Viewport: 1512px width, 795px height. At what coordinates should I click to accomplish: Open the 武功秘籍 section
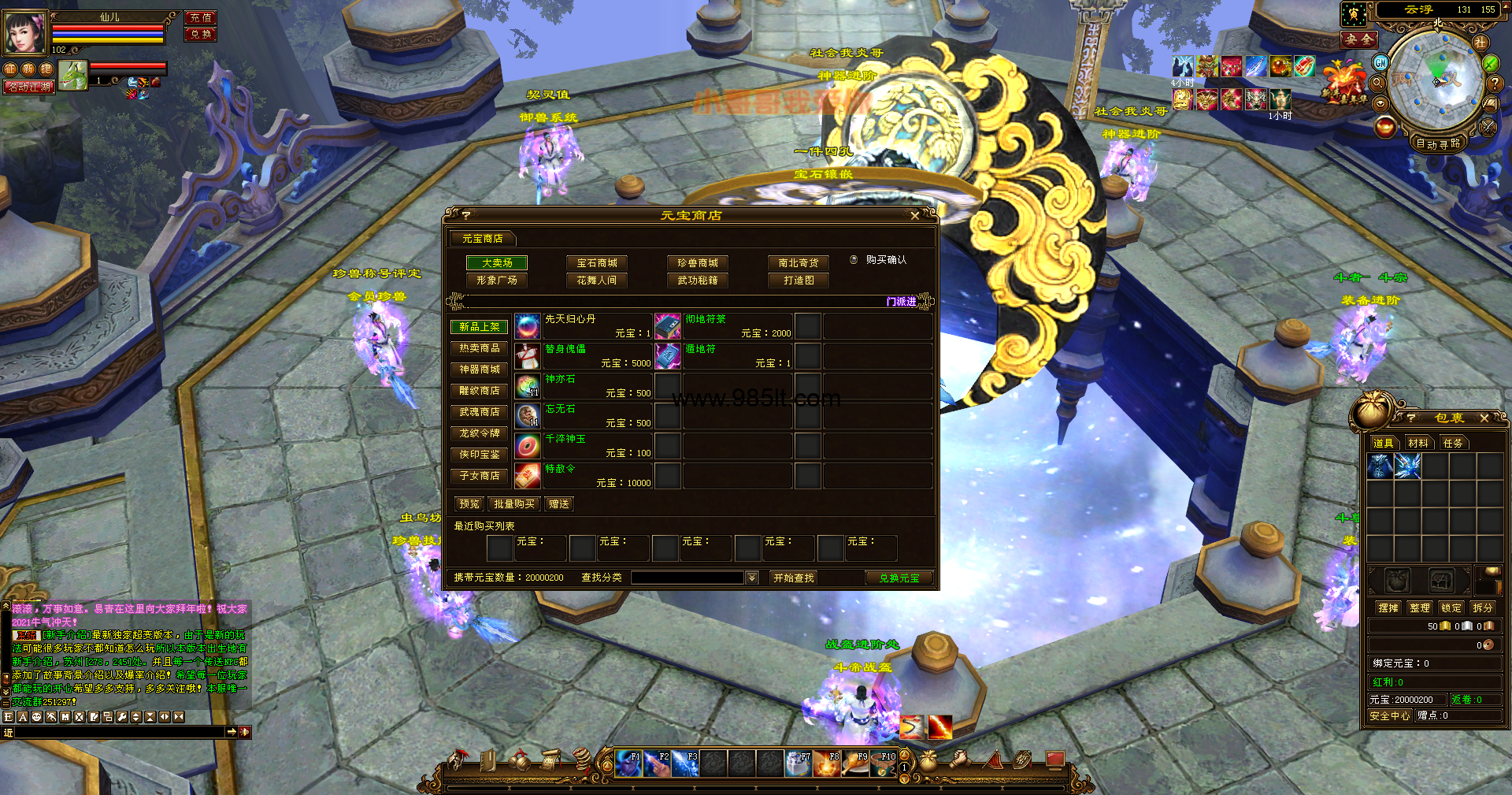697,280
